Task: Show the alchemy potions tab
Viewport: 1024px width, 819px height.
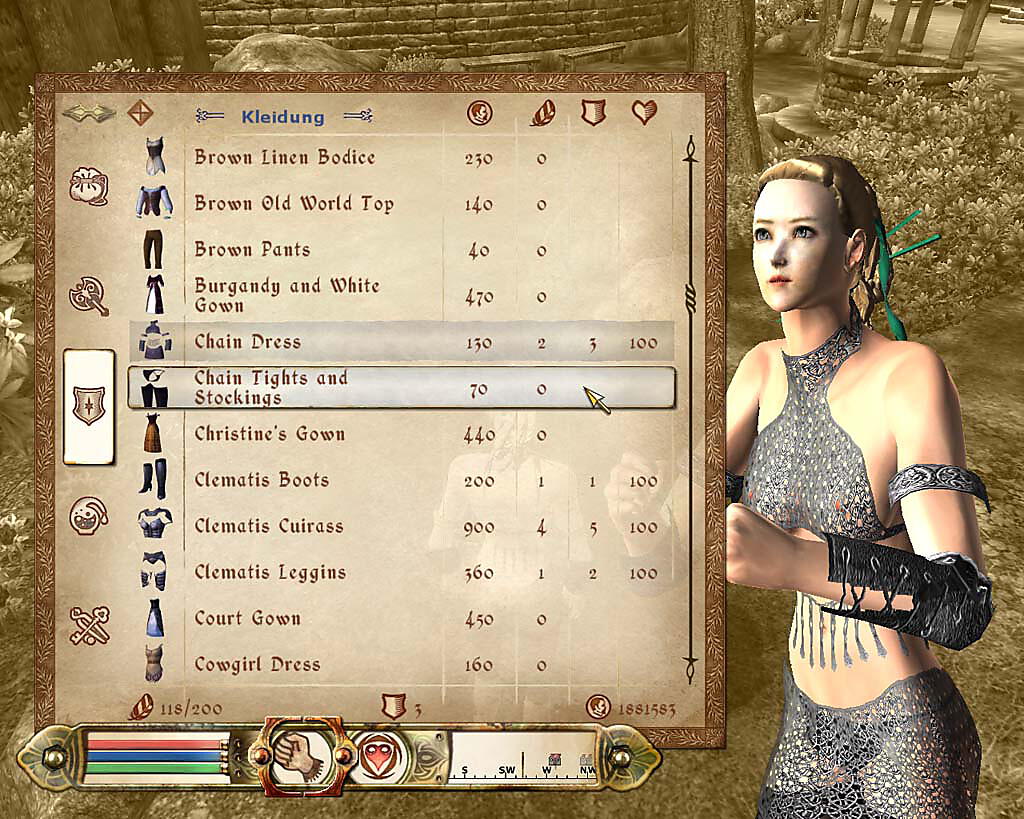Action: (x=87, y=516)
